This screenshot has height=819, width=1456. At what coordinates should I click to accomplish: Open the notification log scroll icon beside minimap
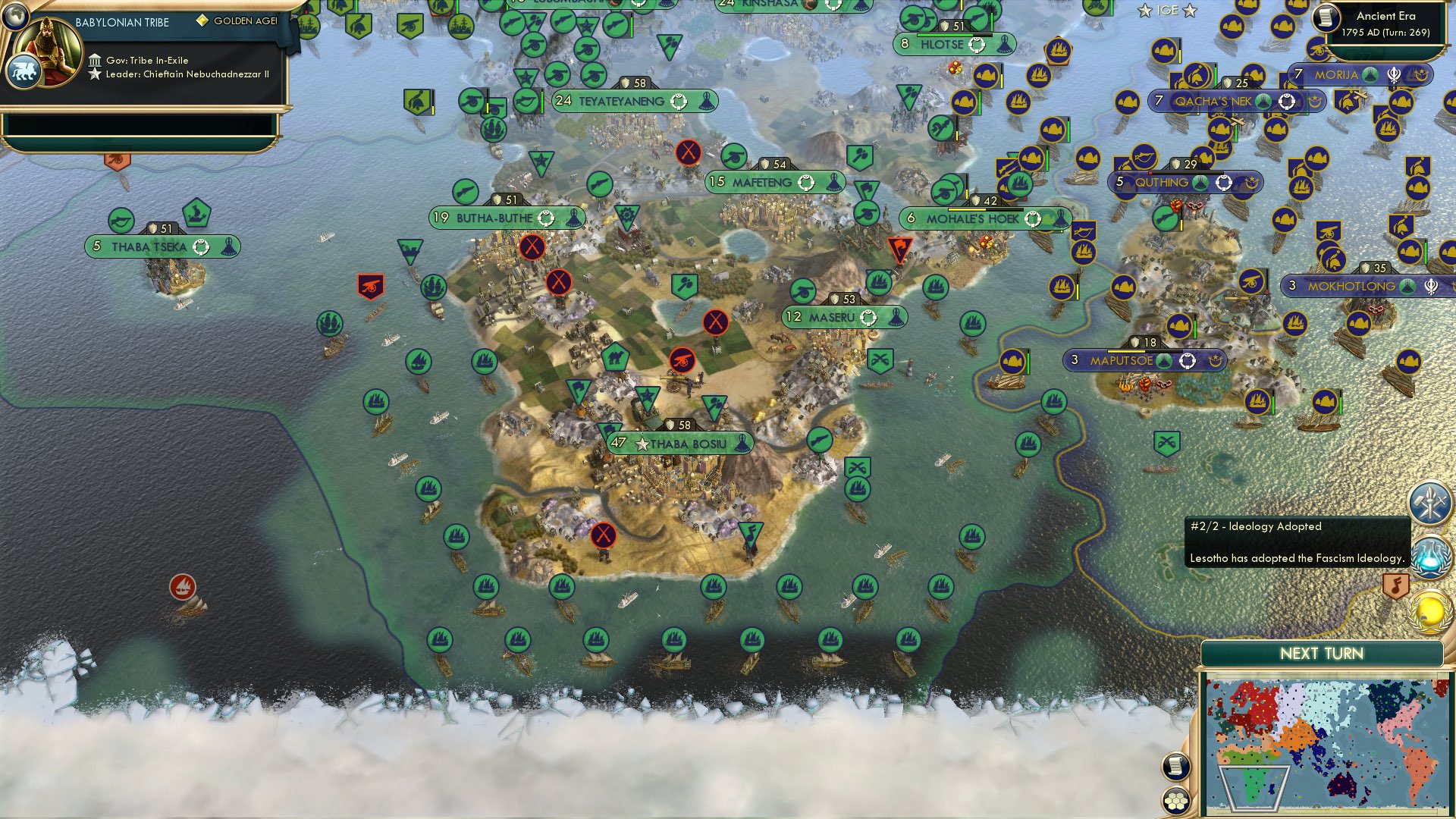1175,766
